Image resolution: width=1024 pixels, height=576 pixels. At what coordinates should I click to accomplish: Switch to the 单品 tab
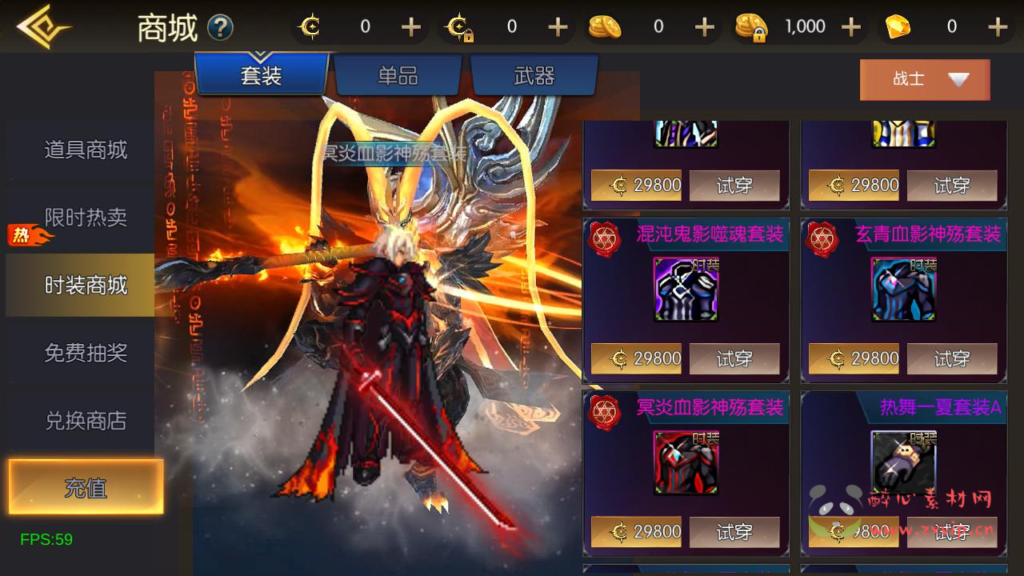[397, 75]
